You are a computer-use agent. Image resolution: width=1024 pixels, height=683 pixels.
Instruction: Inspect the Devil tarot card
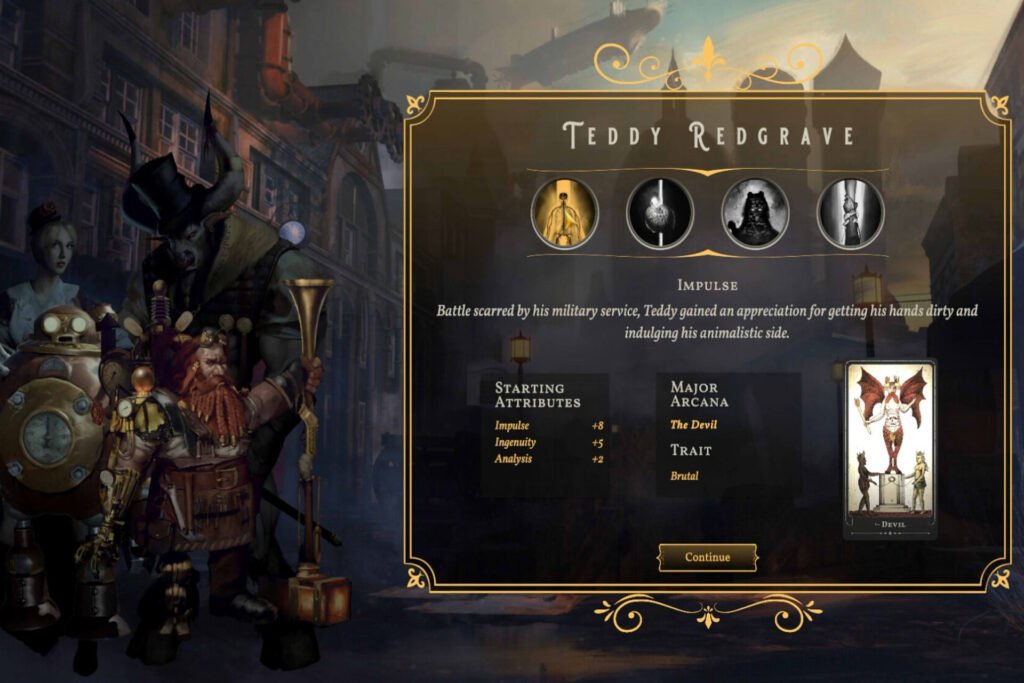[x=889, y=449]
